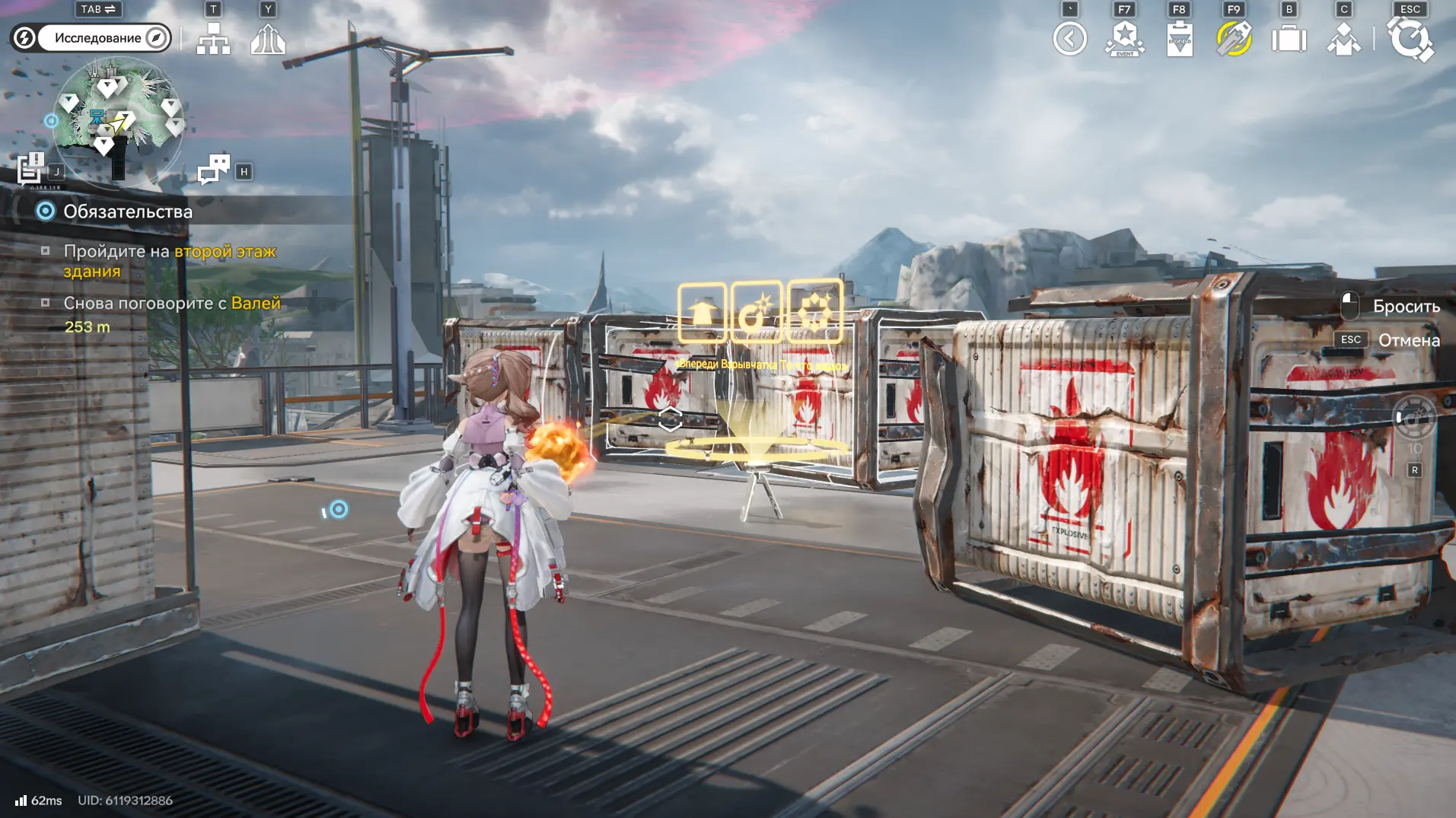This screenshot has width=1456, height=818.
Task: Select the Обязательства quest tracker header
Action: [x=127, y=212]
